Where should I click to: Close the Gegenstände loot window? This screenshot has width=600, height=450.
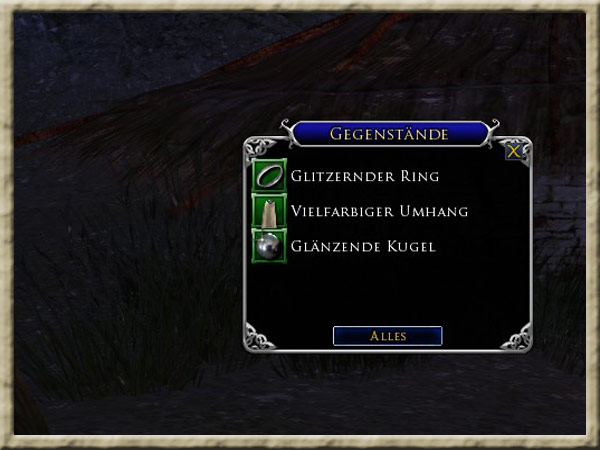click(x=514, y=151)
